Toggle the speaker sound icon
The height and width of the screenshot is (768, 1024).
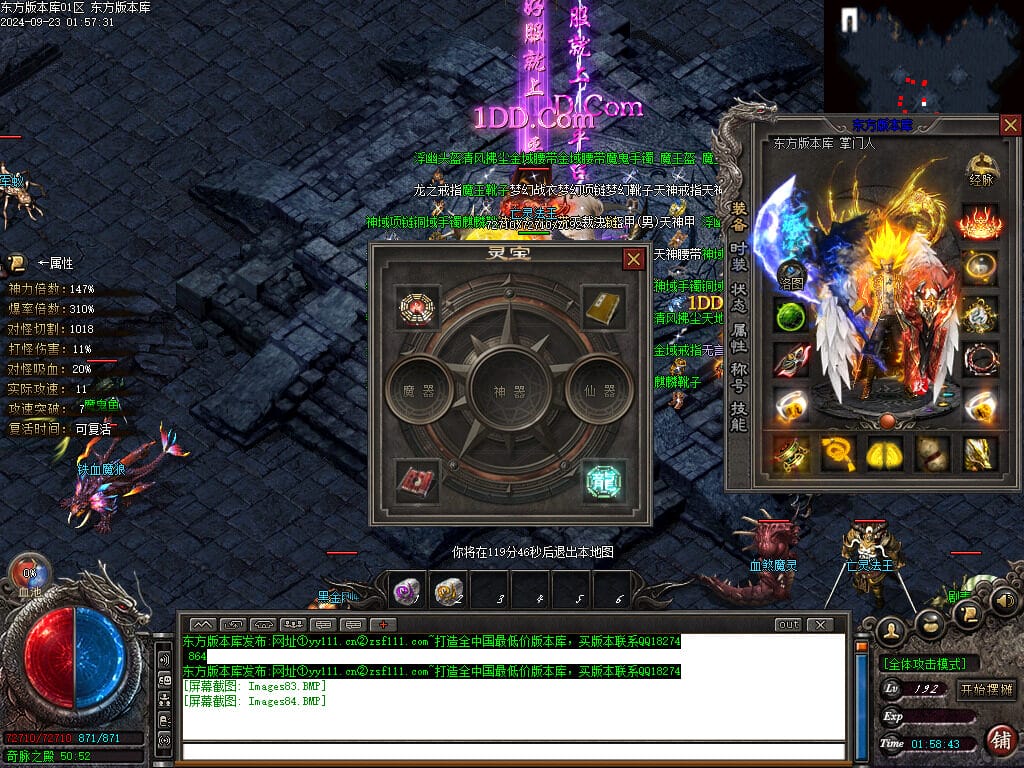1005,601
